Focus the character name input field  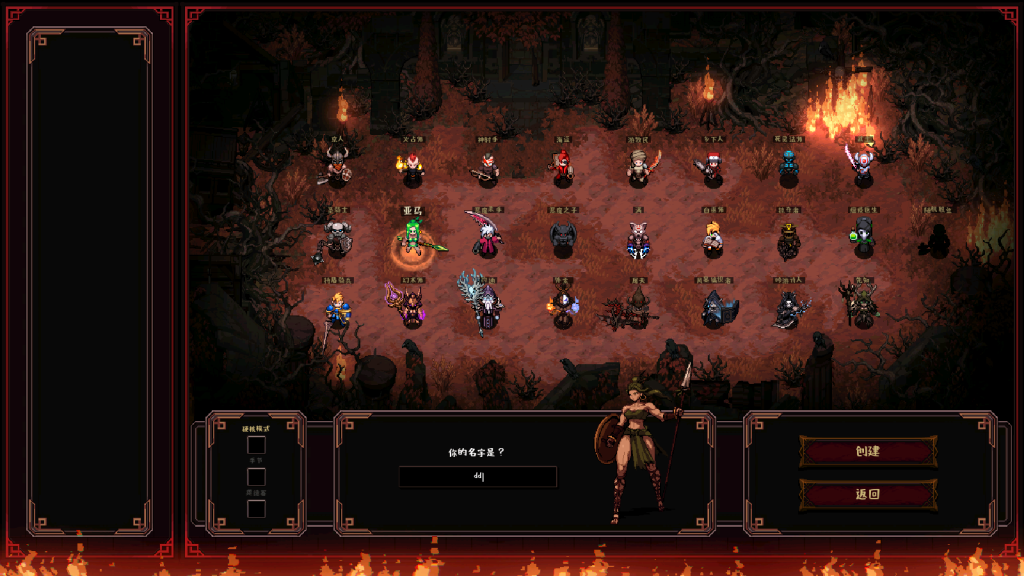477,477
